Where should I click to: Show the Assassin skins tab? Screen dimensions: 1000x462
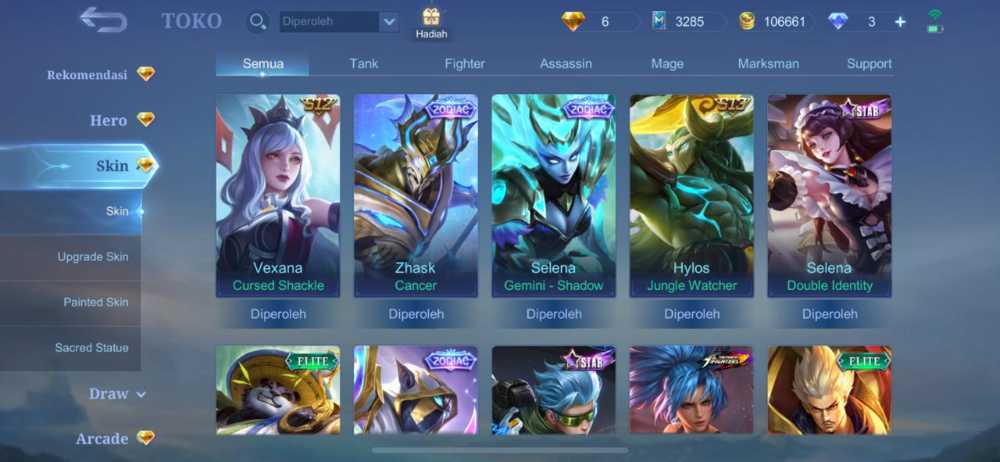[x=566, y=63]
